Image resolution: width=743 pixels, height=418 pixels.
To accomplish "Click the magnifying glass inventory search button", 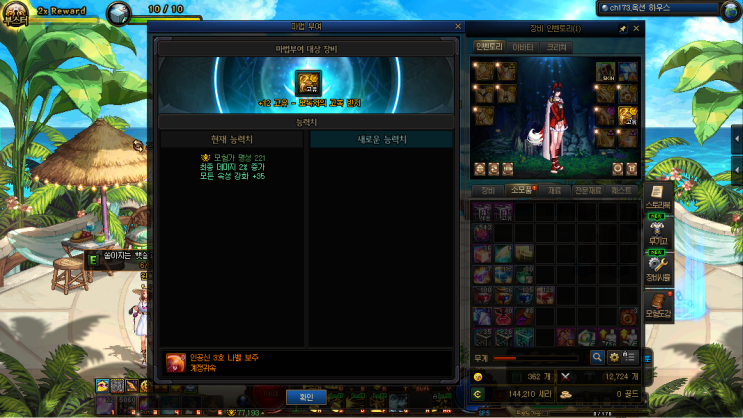I will pos(597,357).
